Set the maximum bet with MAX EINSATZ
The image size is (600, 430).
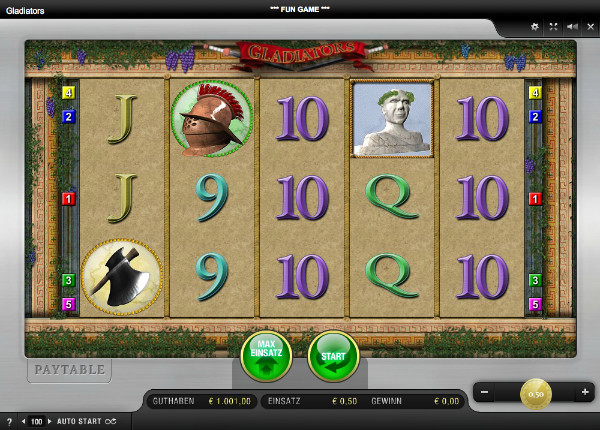(x=266, y=357)
